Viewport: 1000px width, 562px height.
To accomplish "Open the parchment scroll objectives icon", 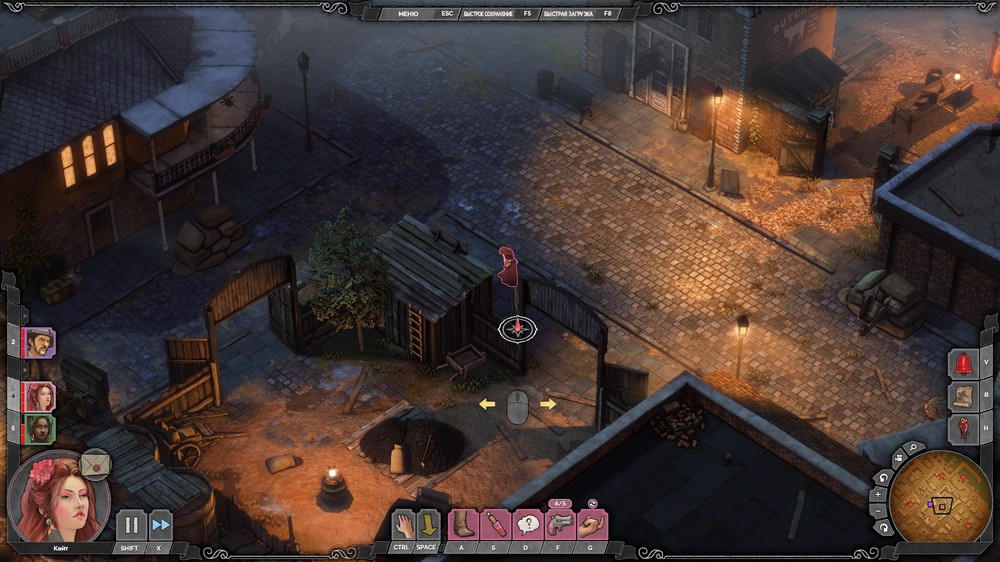I will tap(963, 397).
